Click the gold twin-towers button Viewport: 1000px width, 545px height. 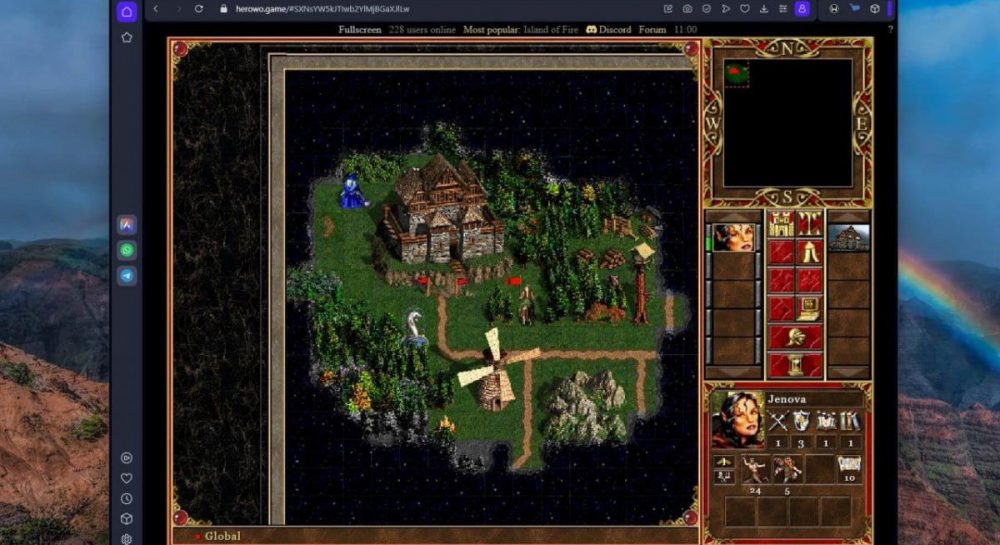click(809, 224)
